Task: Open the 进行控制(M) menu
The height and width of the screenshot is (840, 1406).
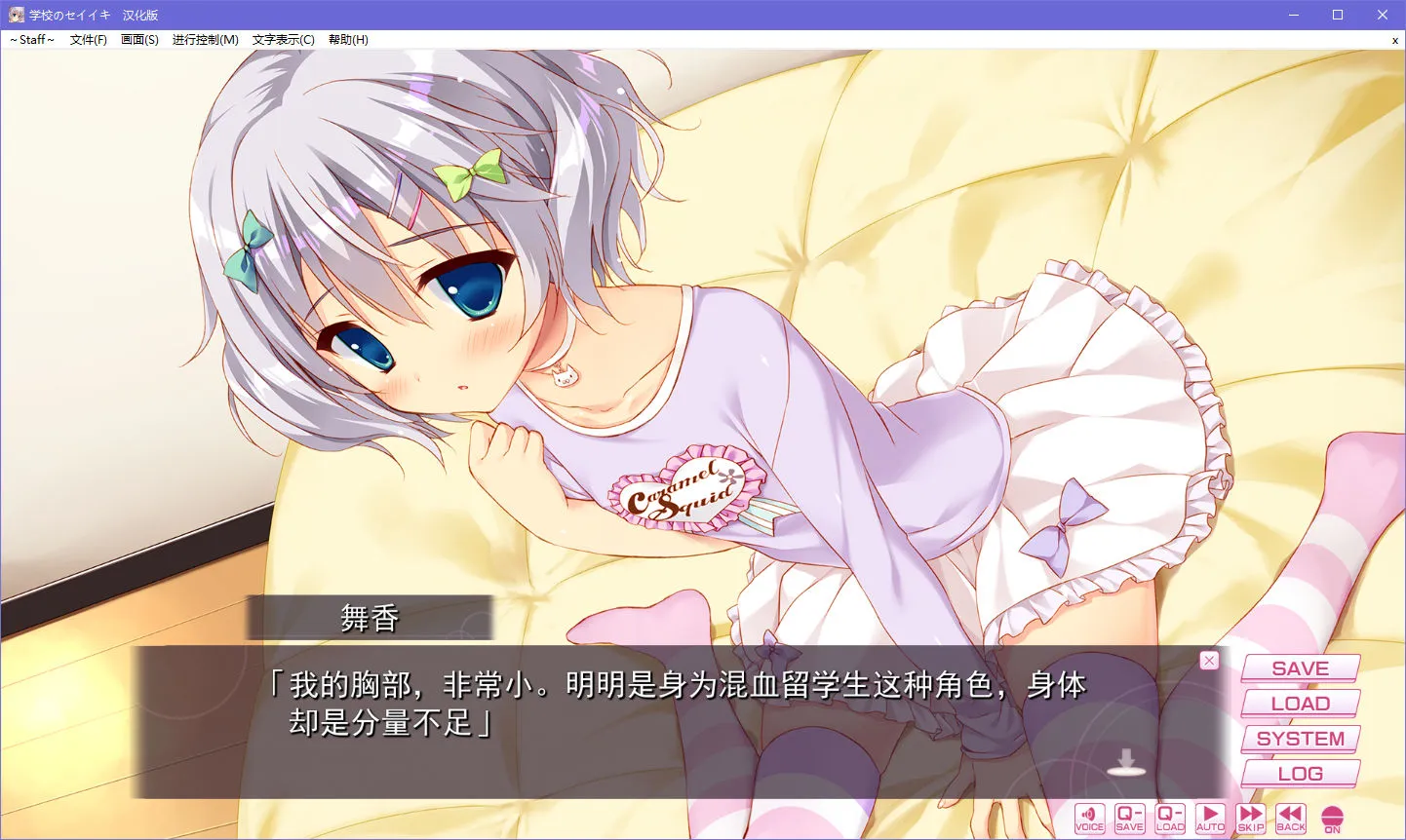Action: coord(205,40)
